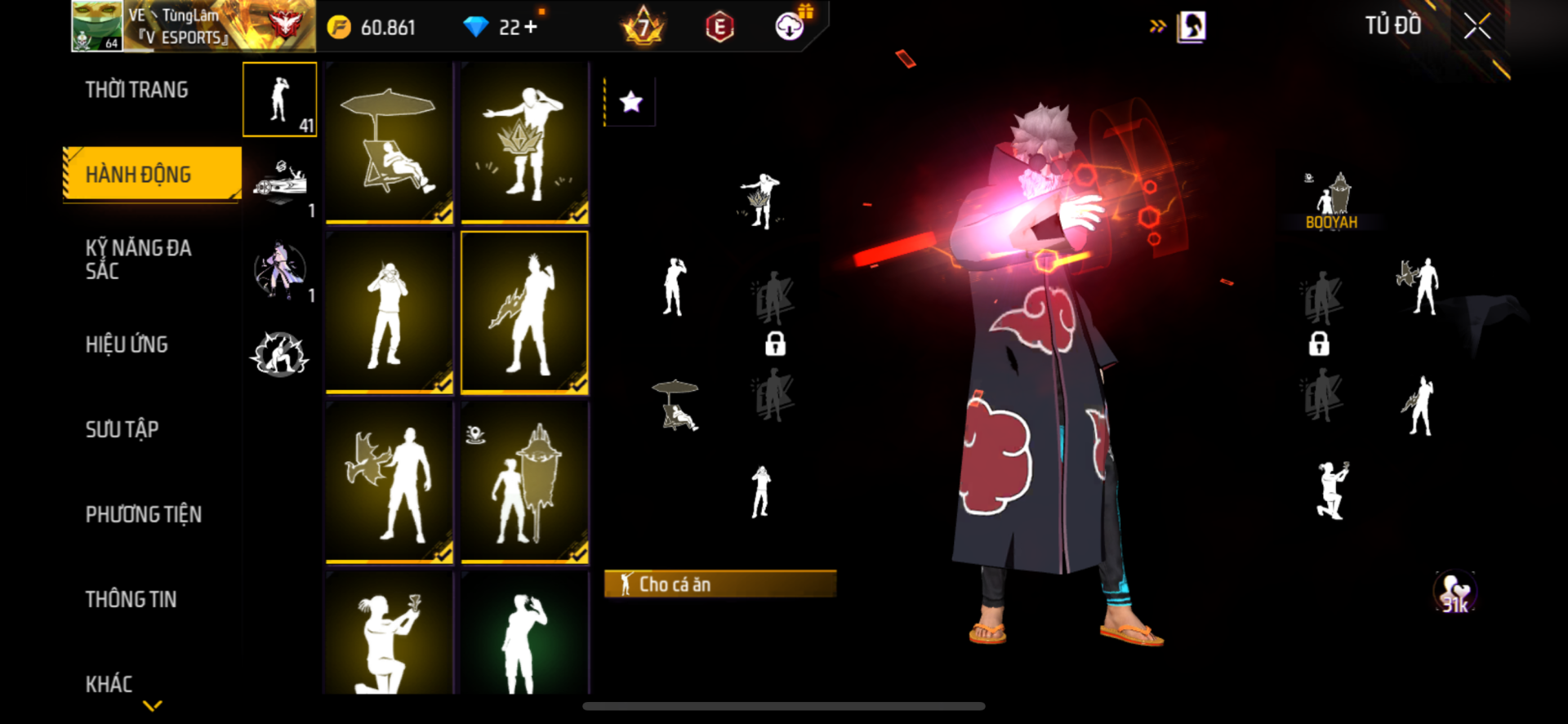
Task: Open the THÔNG TIN section
Action: [131, 599]
